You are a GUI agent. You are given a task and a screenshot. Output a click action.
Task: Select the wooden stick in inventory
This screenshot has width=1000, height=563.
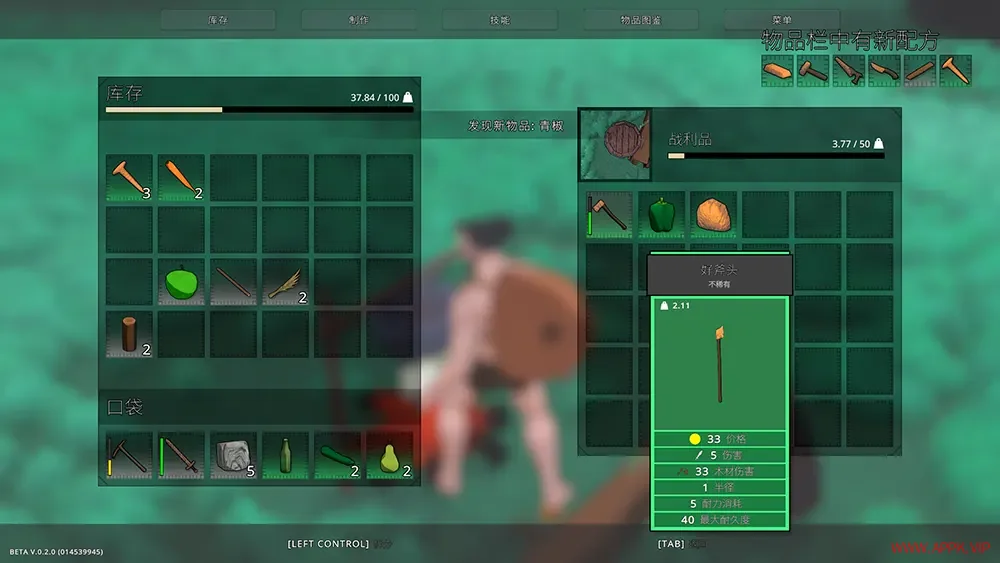[233, 282]
